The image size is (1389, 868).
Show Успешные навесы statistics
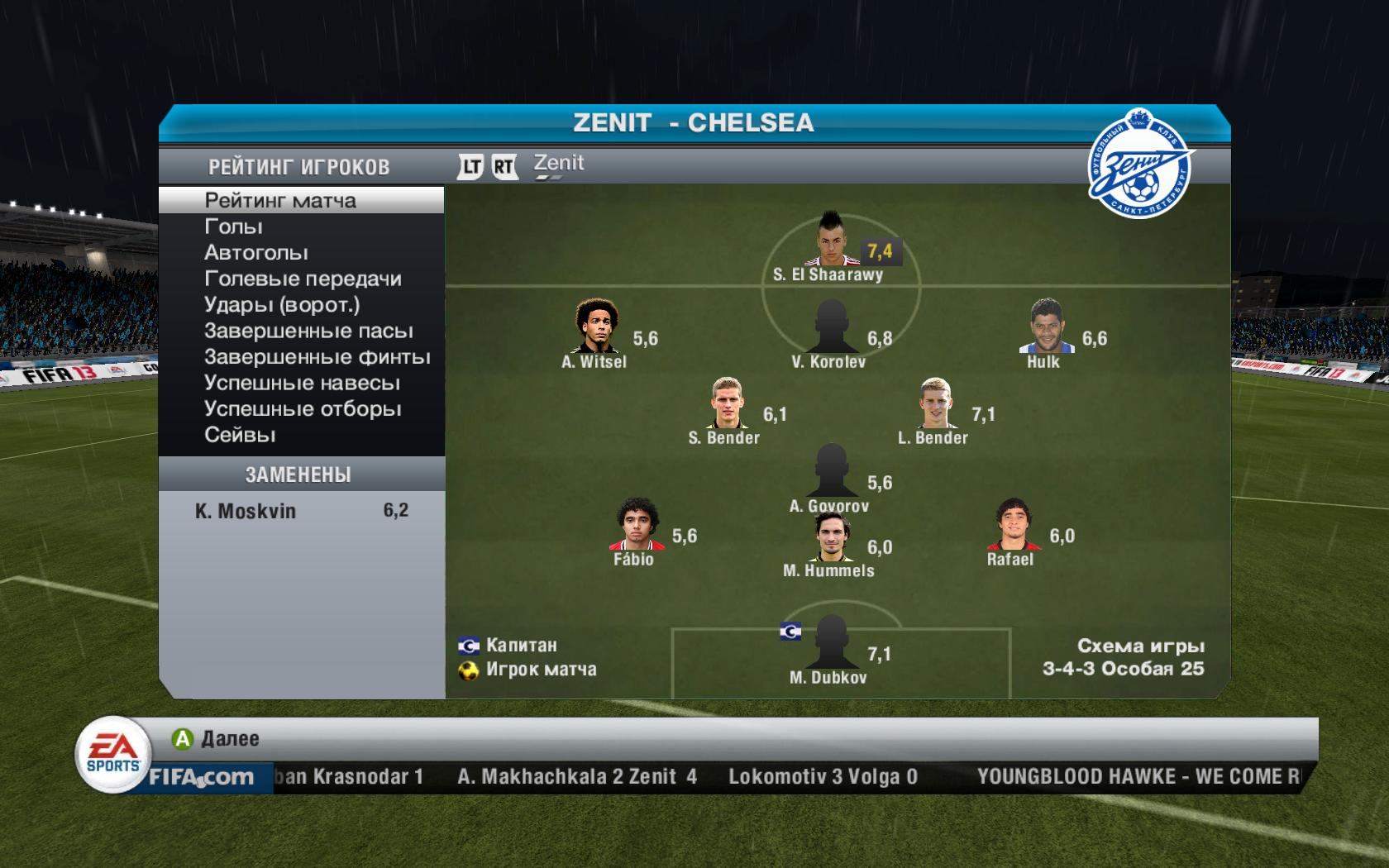(302, 384)
